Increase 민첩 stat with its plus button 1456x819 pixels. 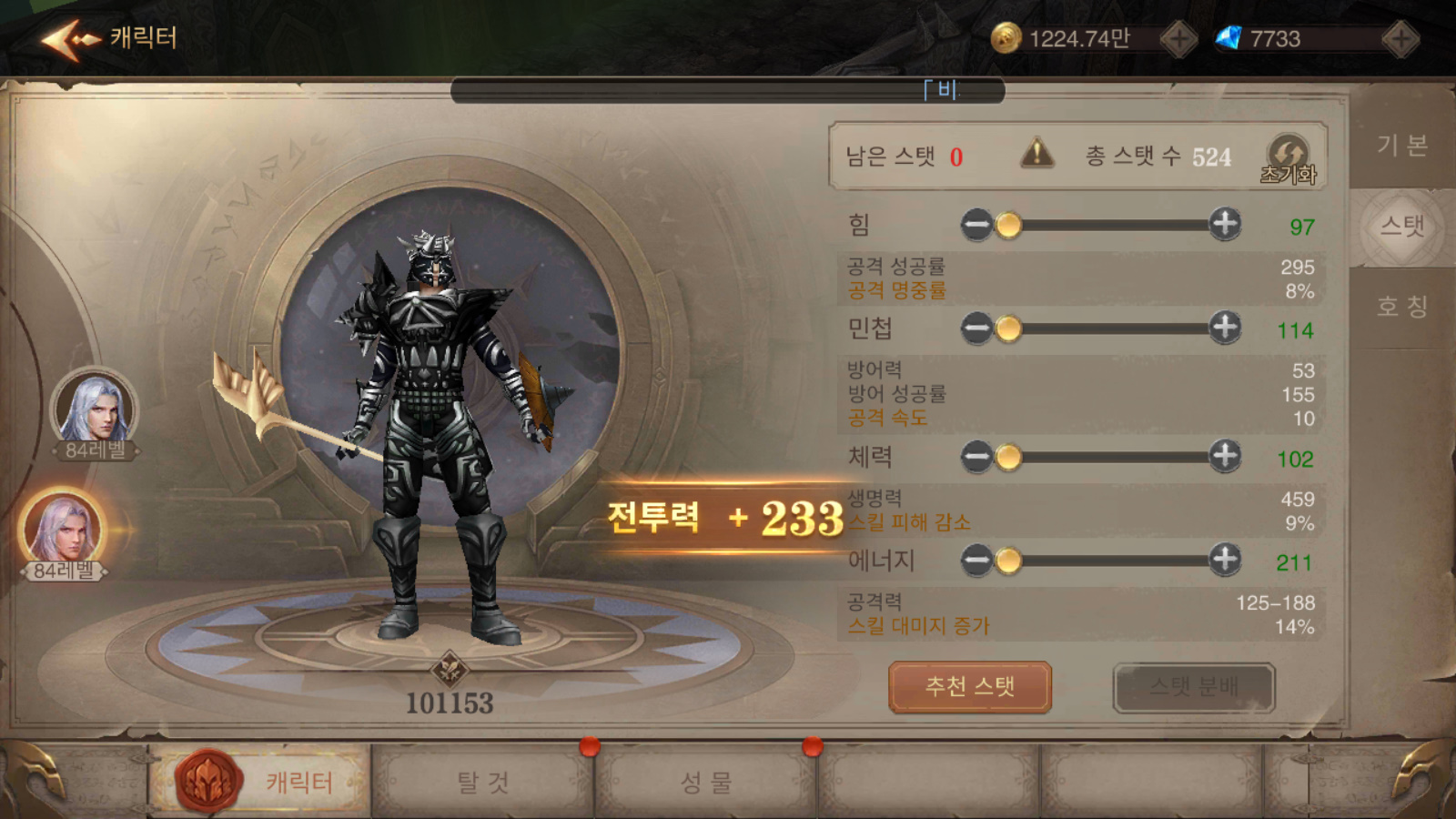click(x=1225, y=327)
